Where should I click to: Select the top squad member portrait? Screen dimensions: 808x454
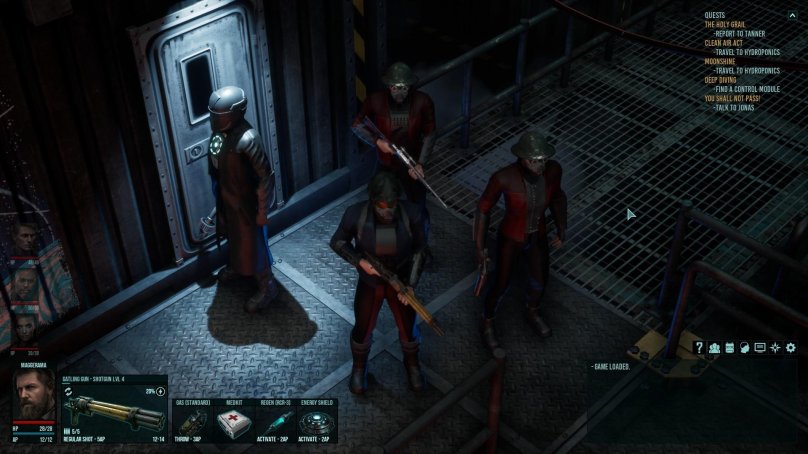pyautogui.click(x=26, y=238)
